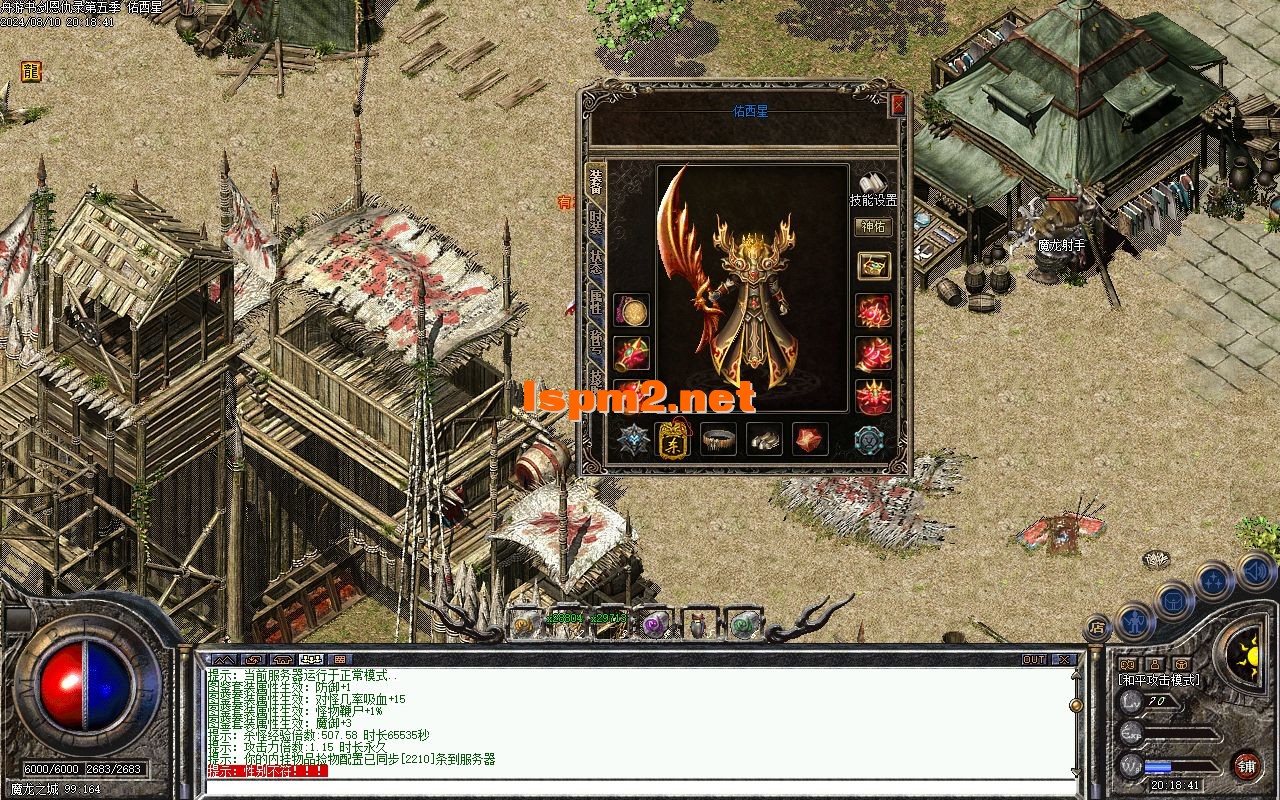The height and width of the screenshot is (800, 1280).
Task: Select the yellow talisman charm slot
Action: (672, 439)
